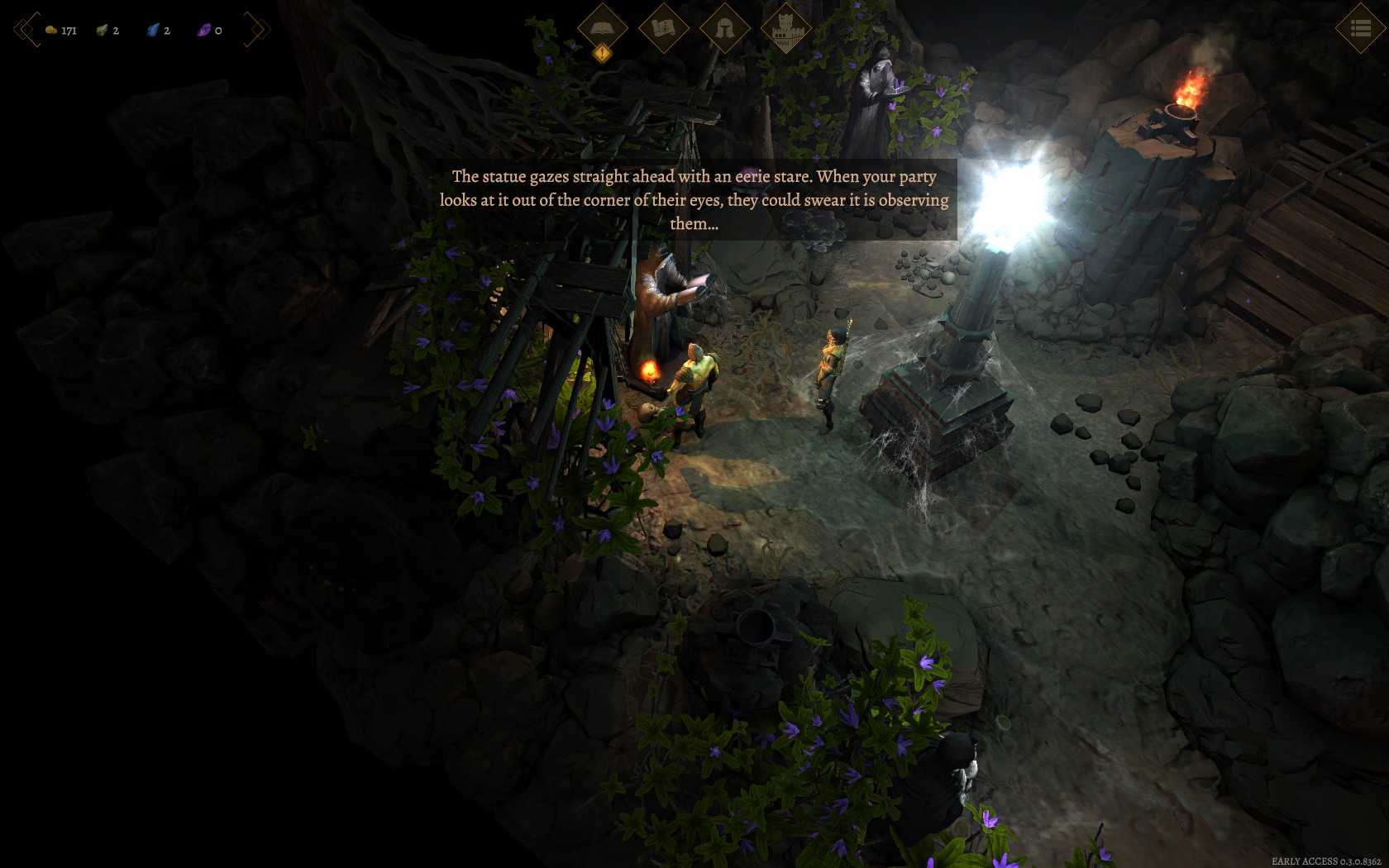Open the map scroll icon

pyautogui.click(x=663, y=28)
